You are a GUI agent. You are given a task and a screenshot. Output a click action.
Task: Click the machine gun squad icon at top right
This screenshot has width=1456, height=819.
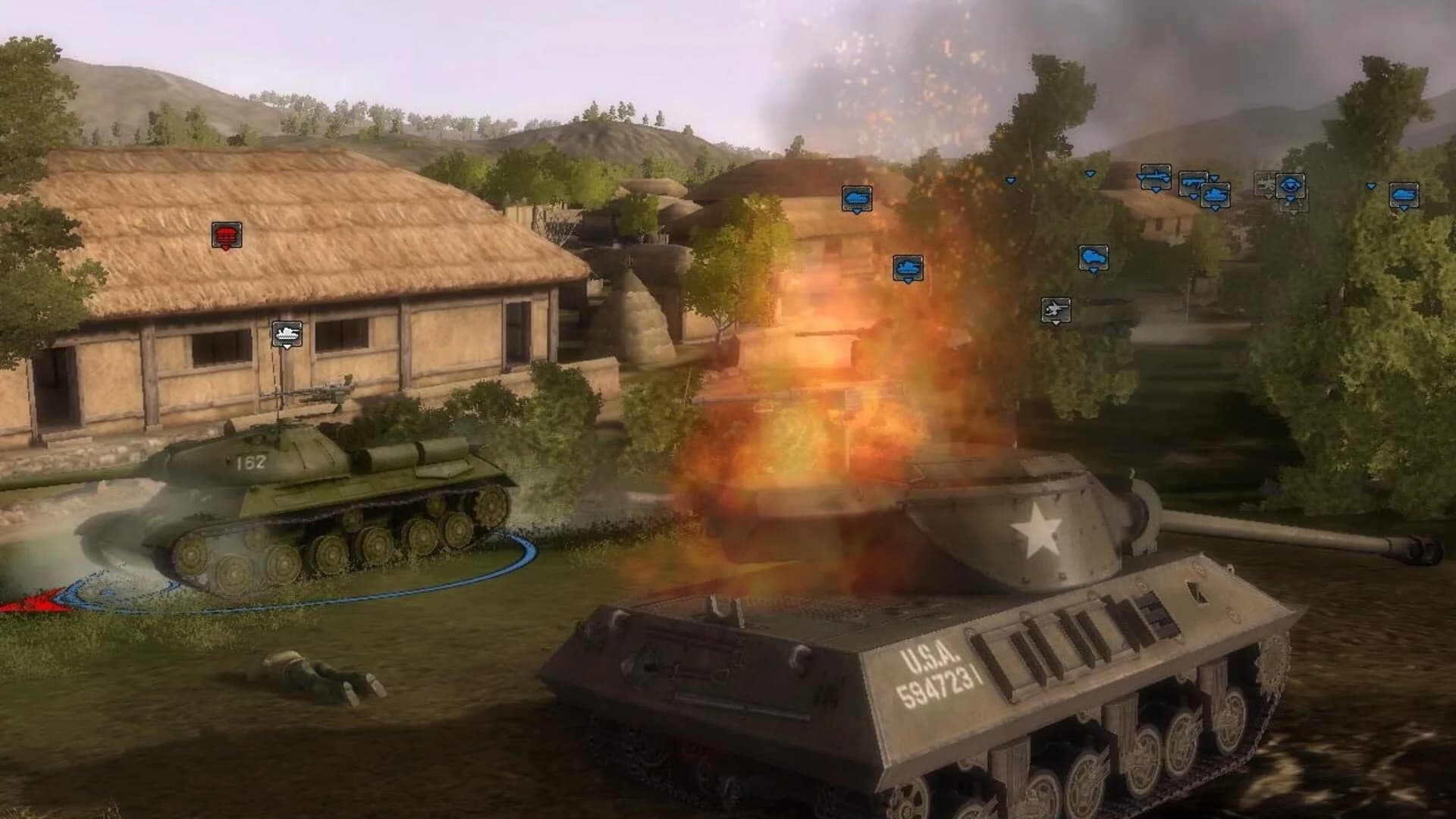click(x=1192, y=181)
